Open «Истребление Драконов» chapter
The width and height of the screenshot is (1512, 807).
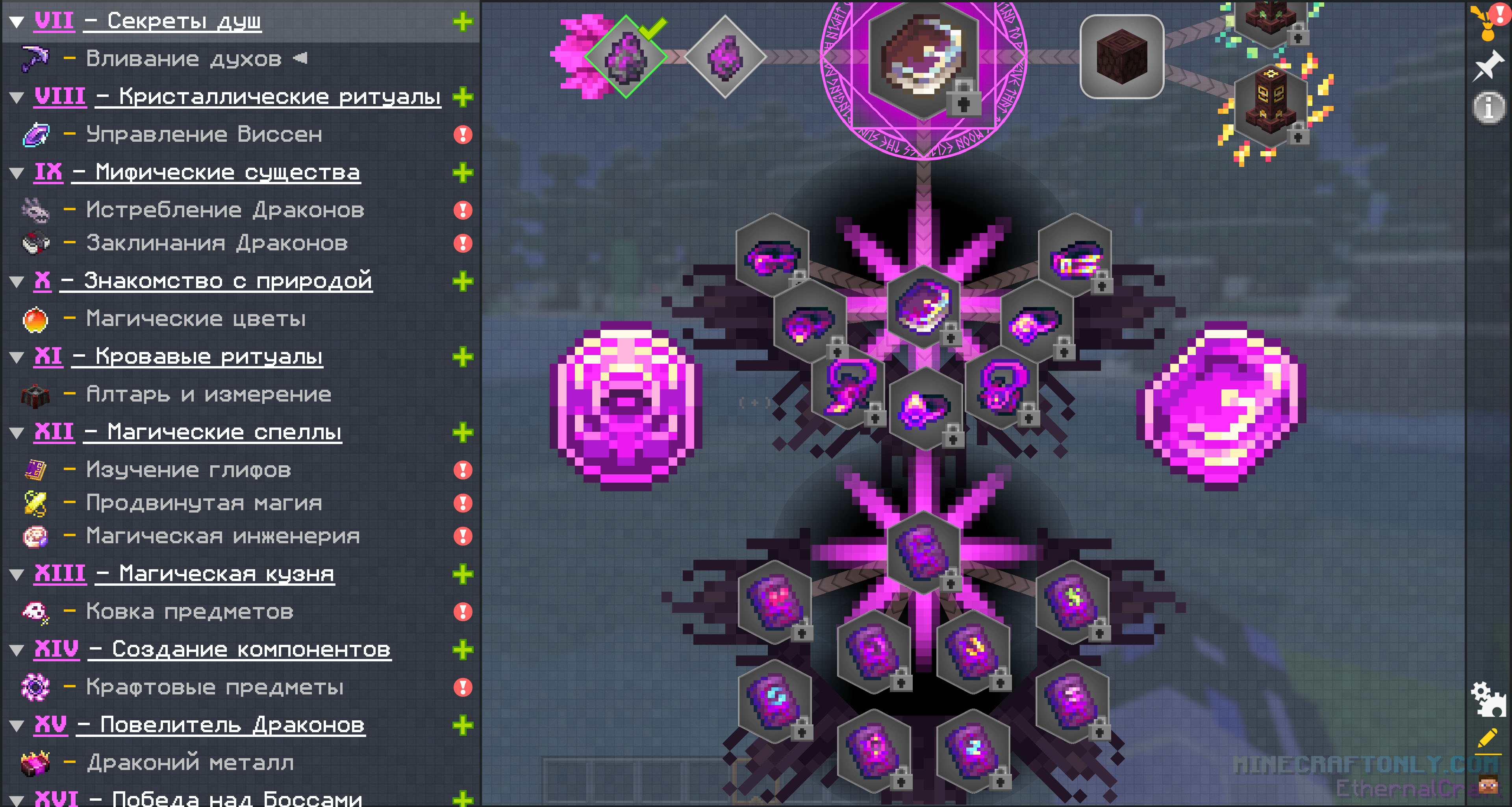tap(225, 209)
